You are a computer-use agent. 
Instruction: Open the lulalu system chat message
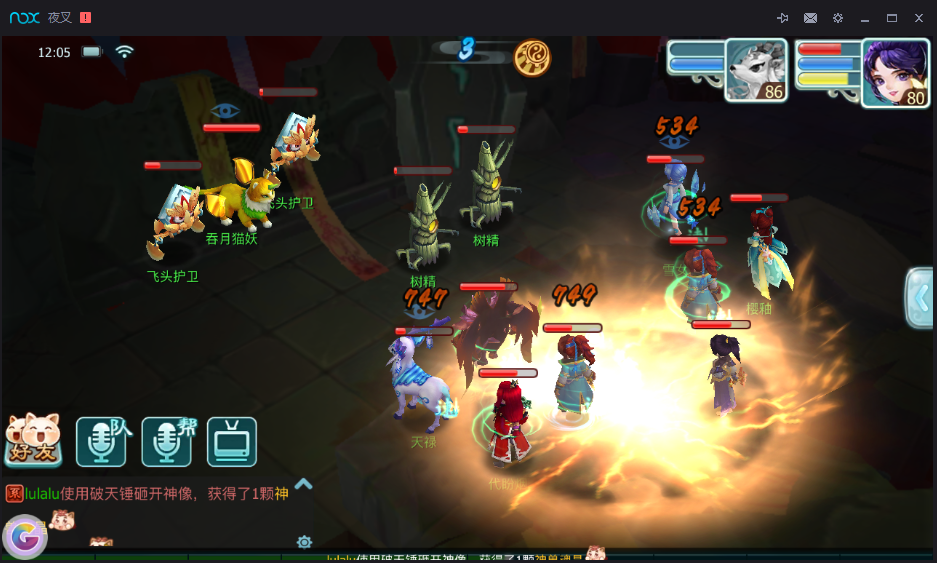click(x=150, y=493)
